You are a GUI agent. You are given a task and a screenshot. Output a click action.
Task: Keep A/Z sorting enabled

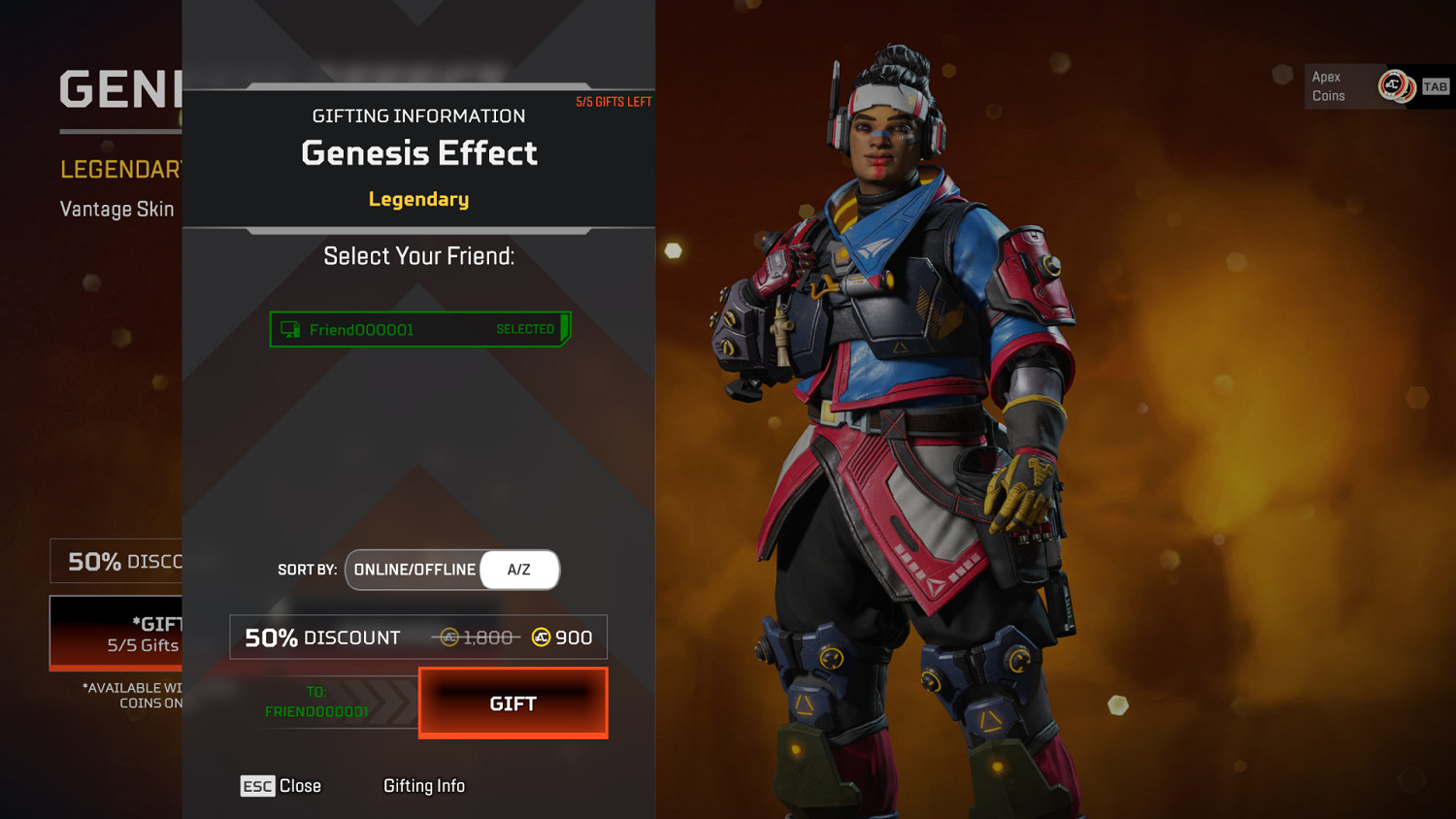click(x=519, y=570)
